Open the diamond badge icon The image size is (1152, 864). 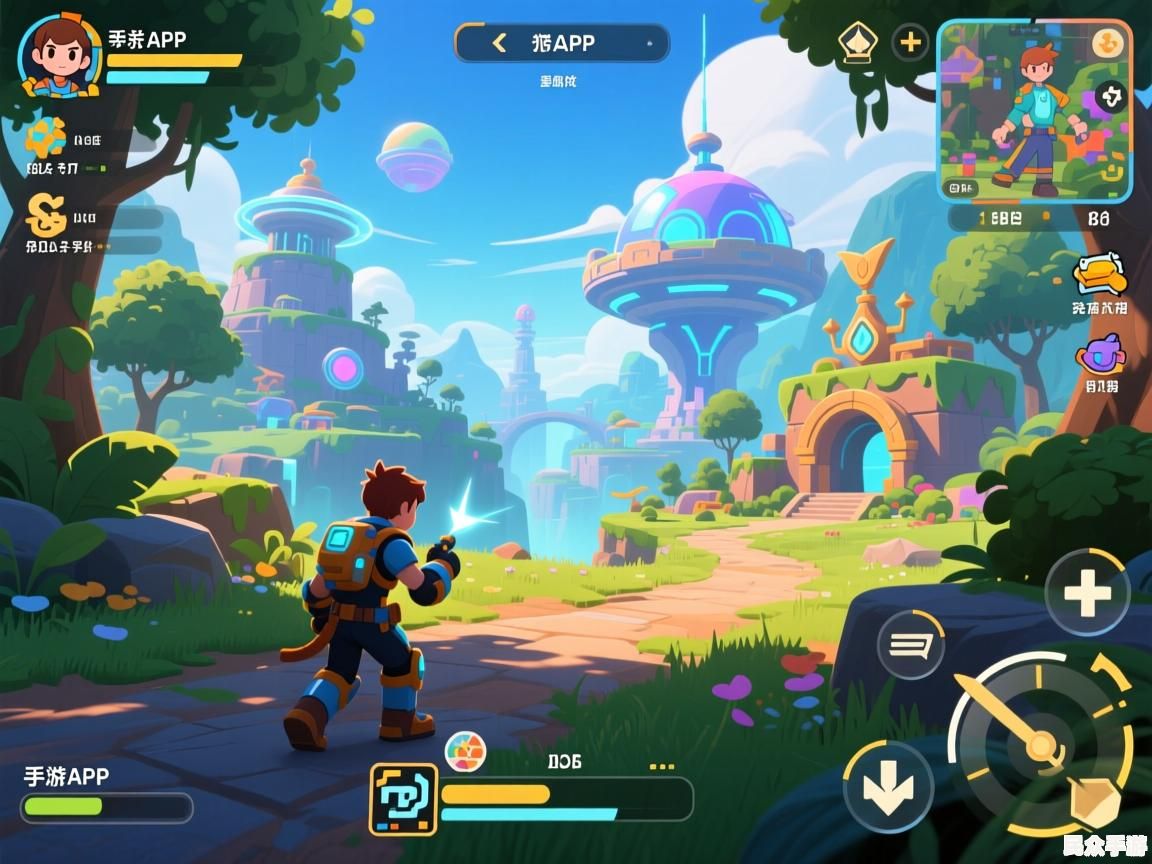[857, 44]
